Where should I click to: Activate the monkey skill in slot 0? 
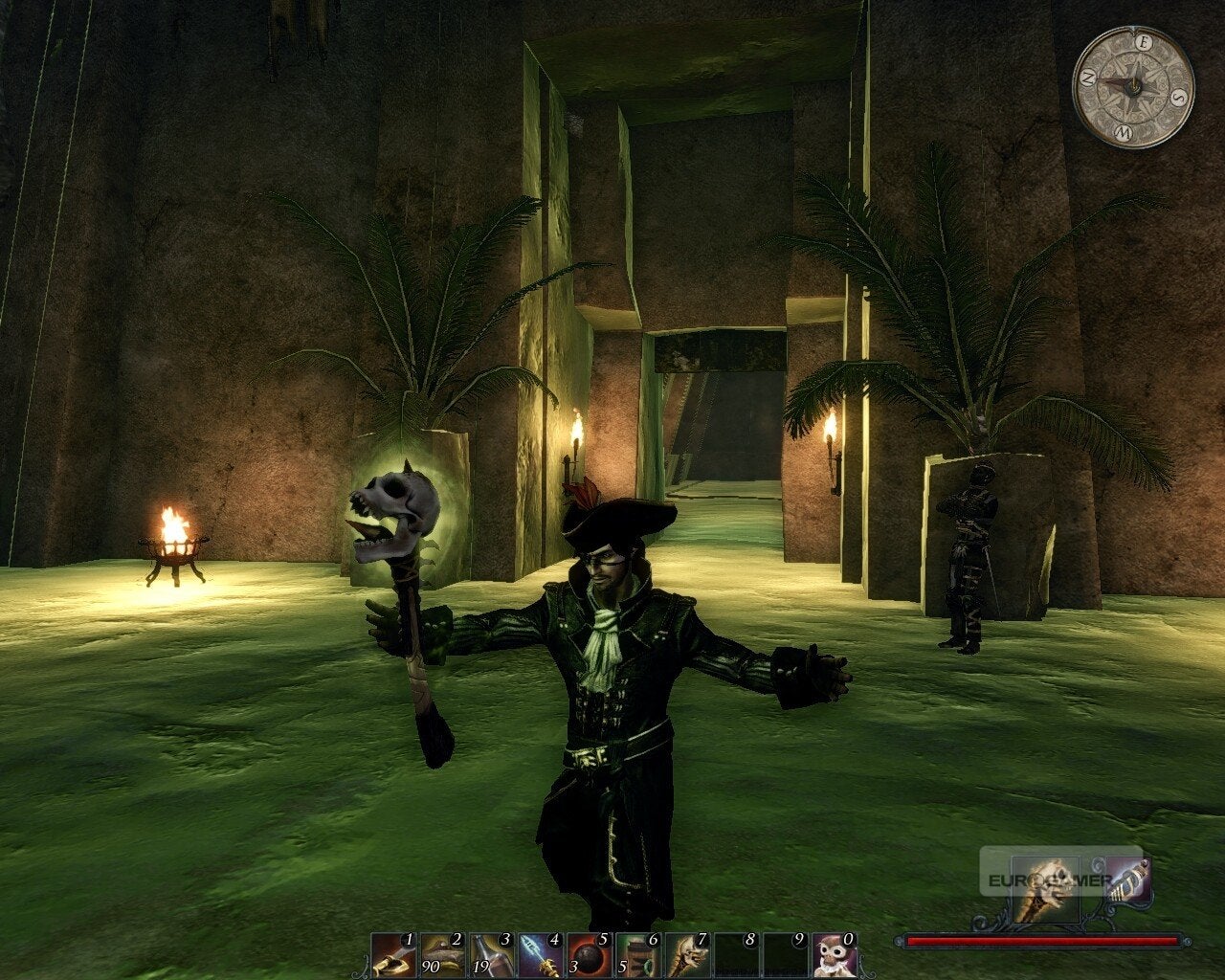pyautogui.click(x=835, y=955)
